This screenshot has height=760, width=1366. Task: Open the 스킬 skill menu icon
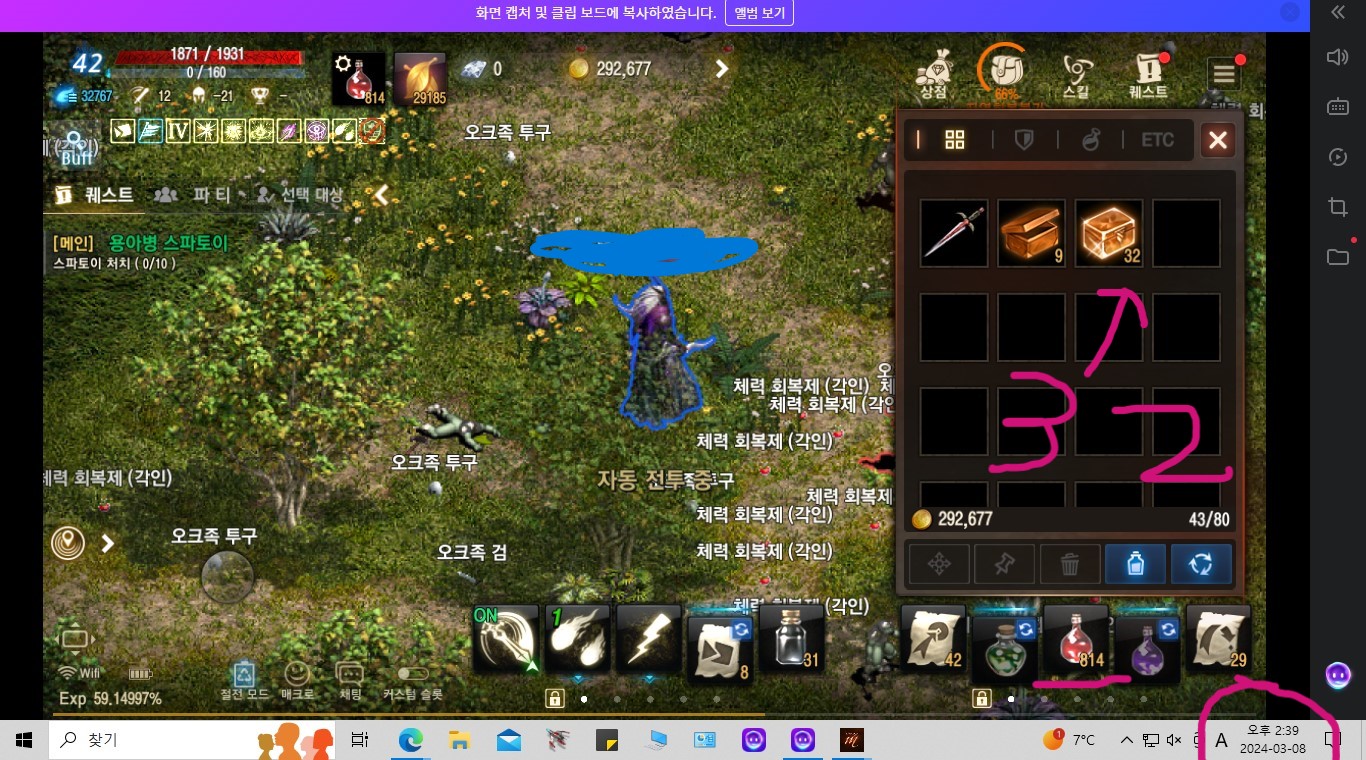[1077, 70]
